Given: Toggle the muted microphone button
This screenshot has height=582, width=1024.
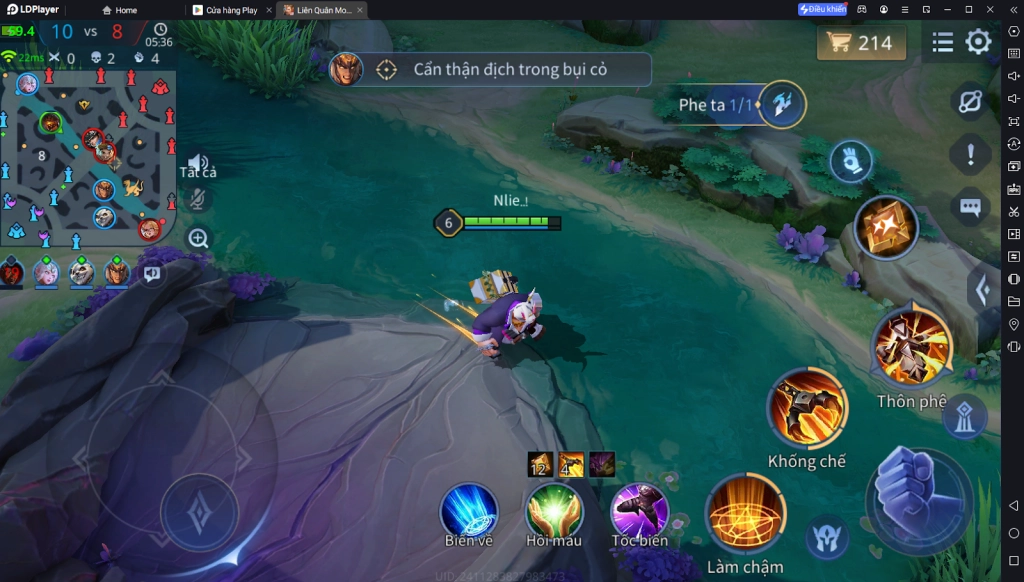Looking at the screenshot, I should (198, 199).
